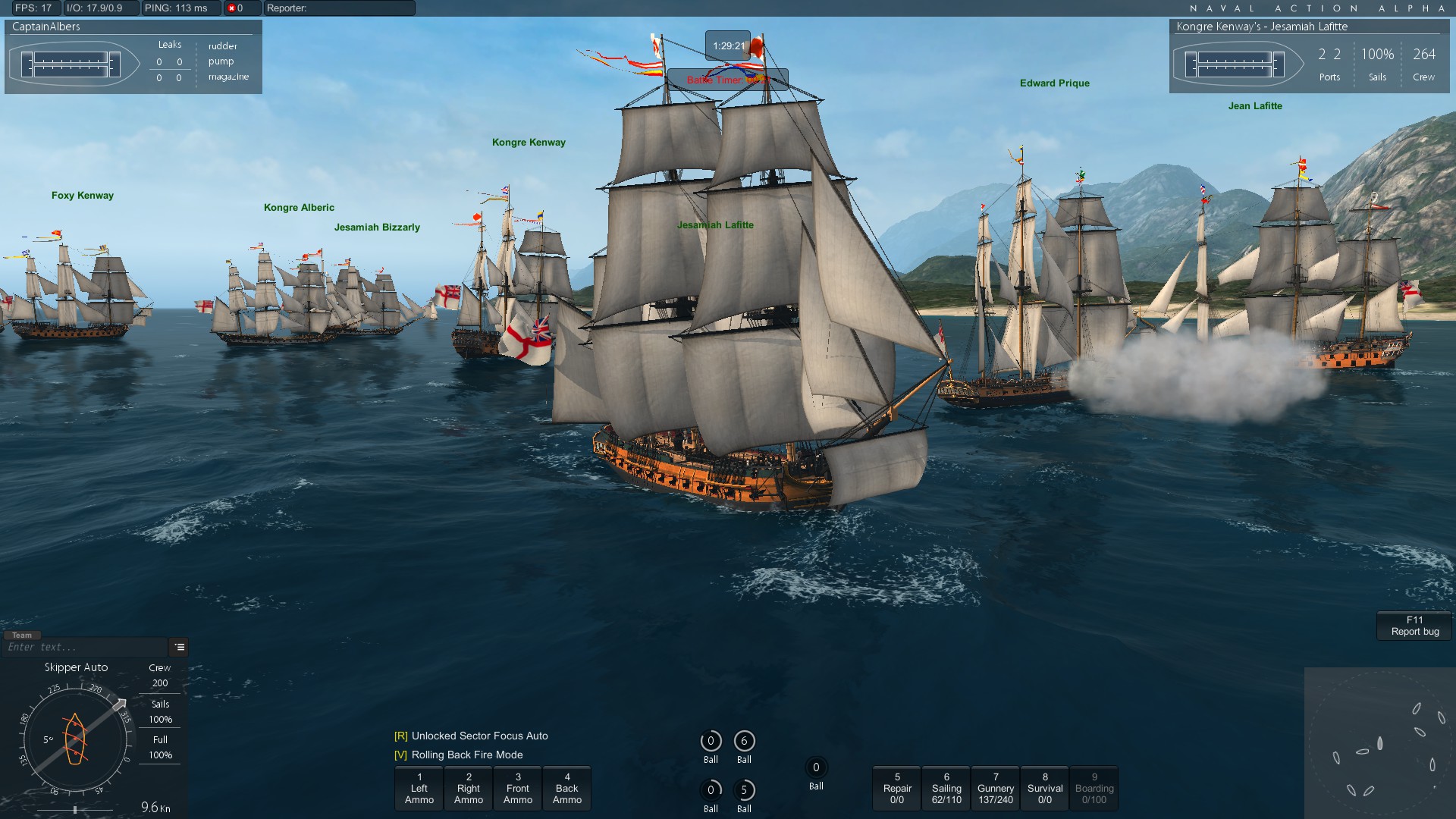Select the Left Ammo slot
Image resolution: width=1456 pixels, height=819 pixels.
(x=419, y=789)
